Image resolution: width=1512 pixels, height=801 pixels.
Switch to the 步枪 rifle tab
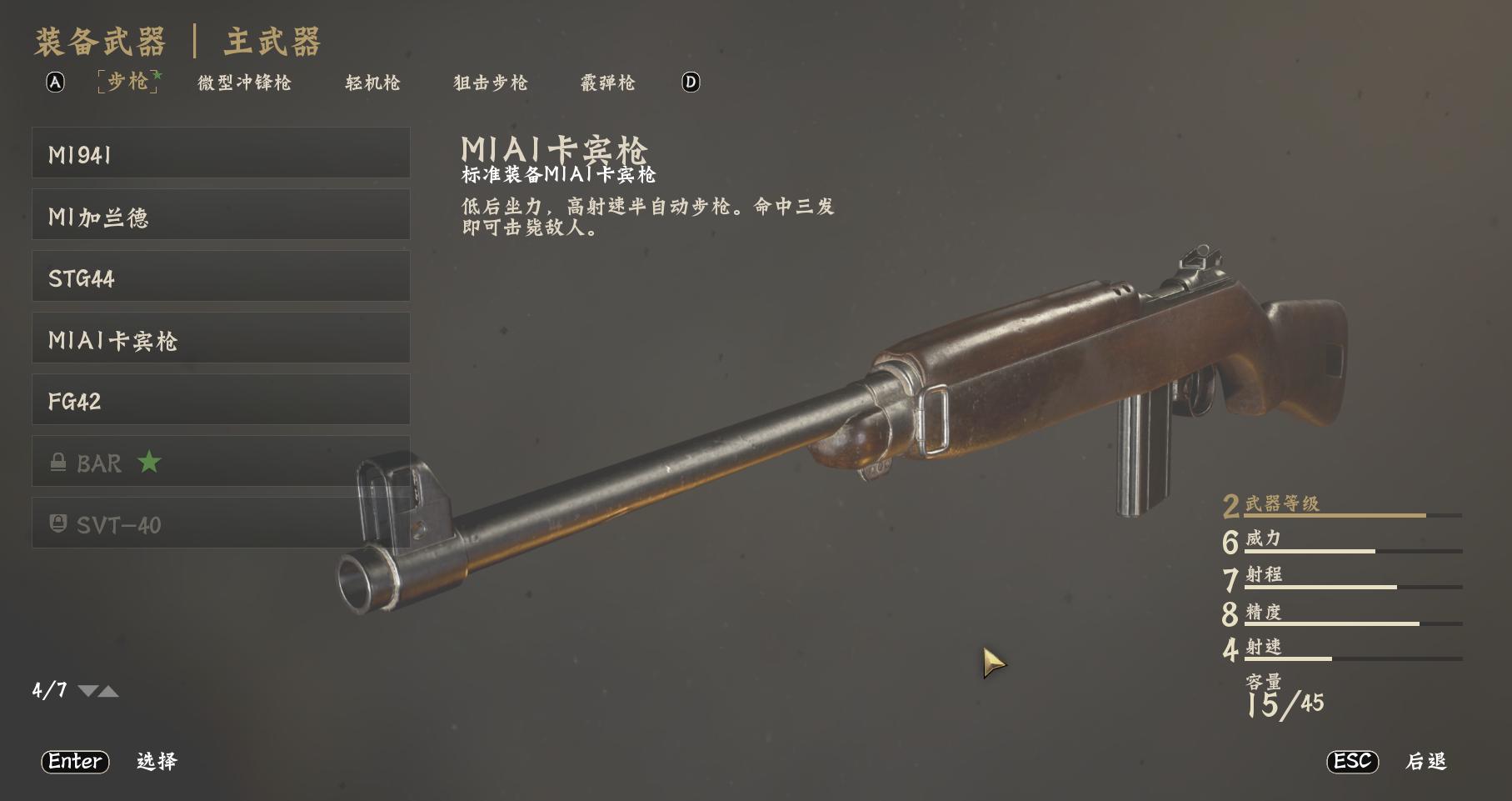128,82
